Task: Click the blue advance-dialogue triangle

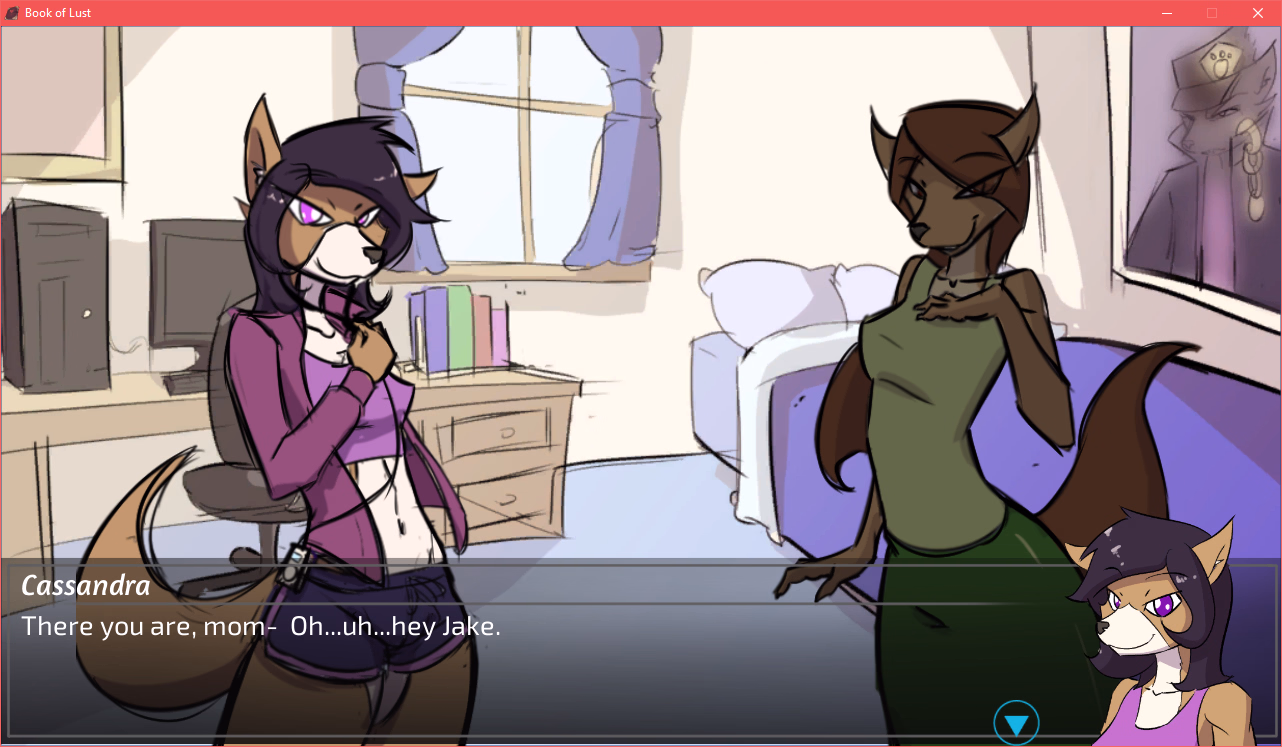Action: [x=1017, y=721]
